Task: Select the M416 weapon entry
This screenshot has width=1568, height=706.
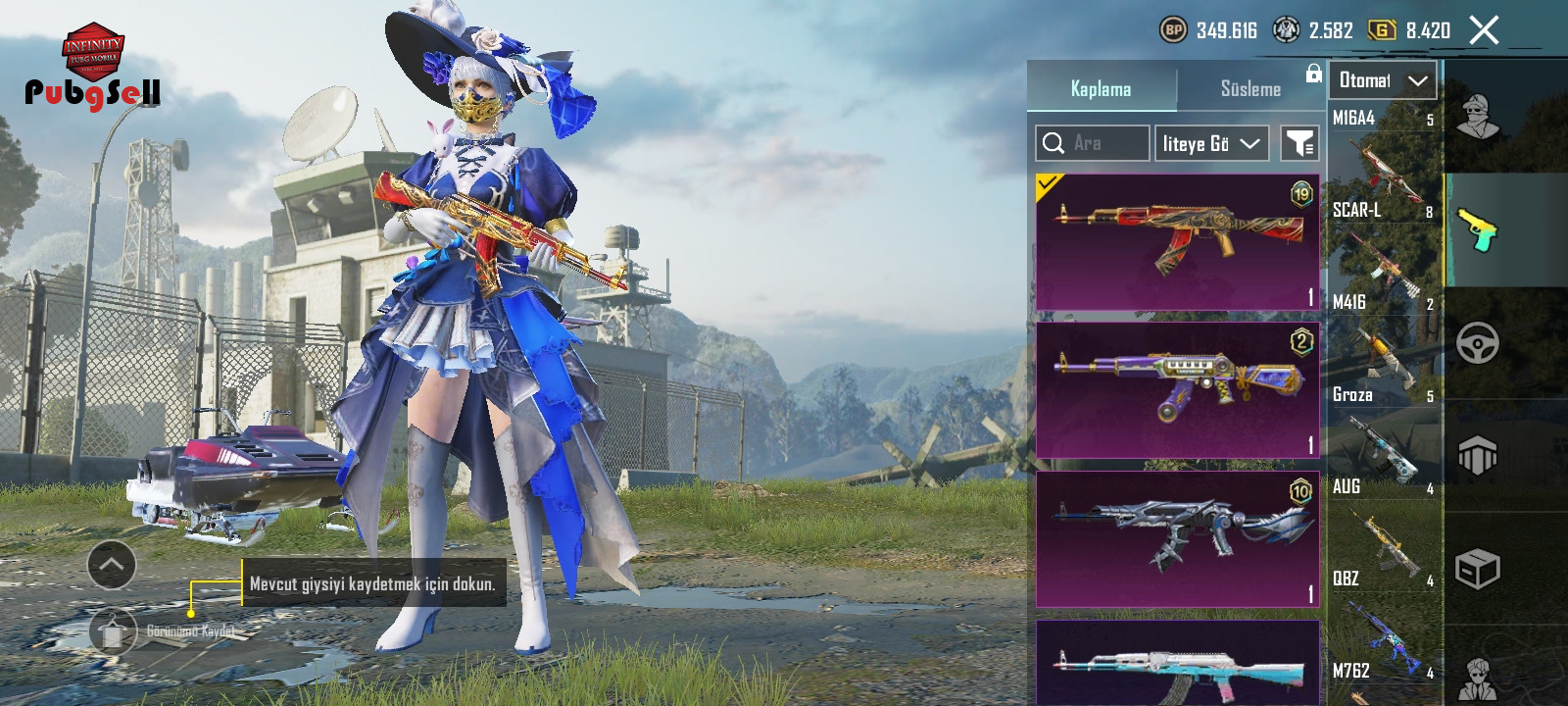Action: 1384,337
